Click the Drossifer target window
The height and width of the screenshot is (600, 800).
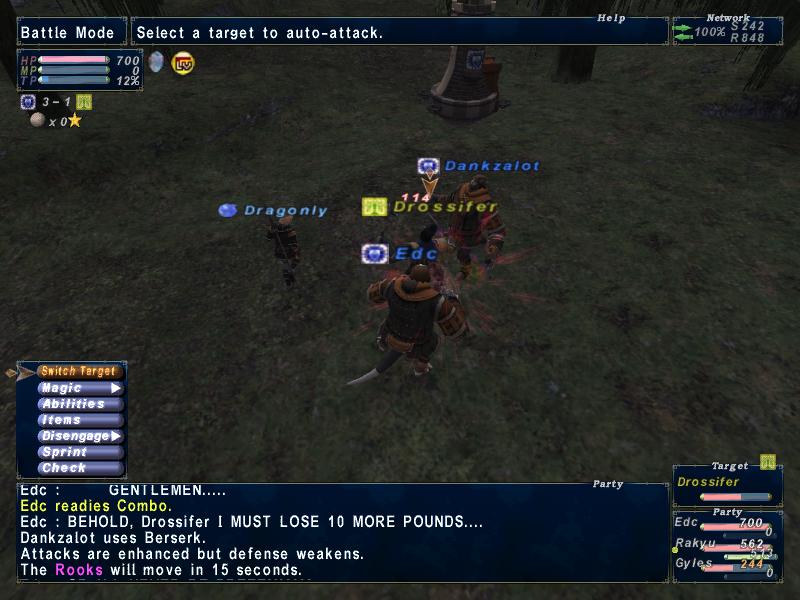pyautogui.click(x=726, y=484)
